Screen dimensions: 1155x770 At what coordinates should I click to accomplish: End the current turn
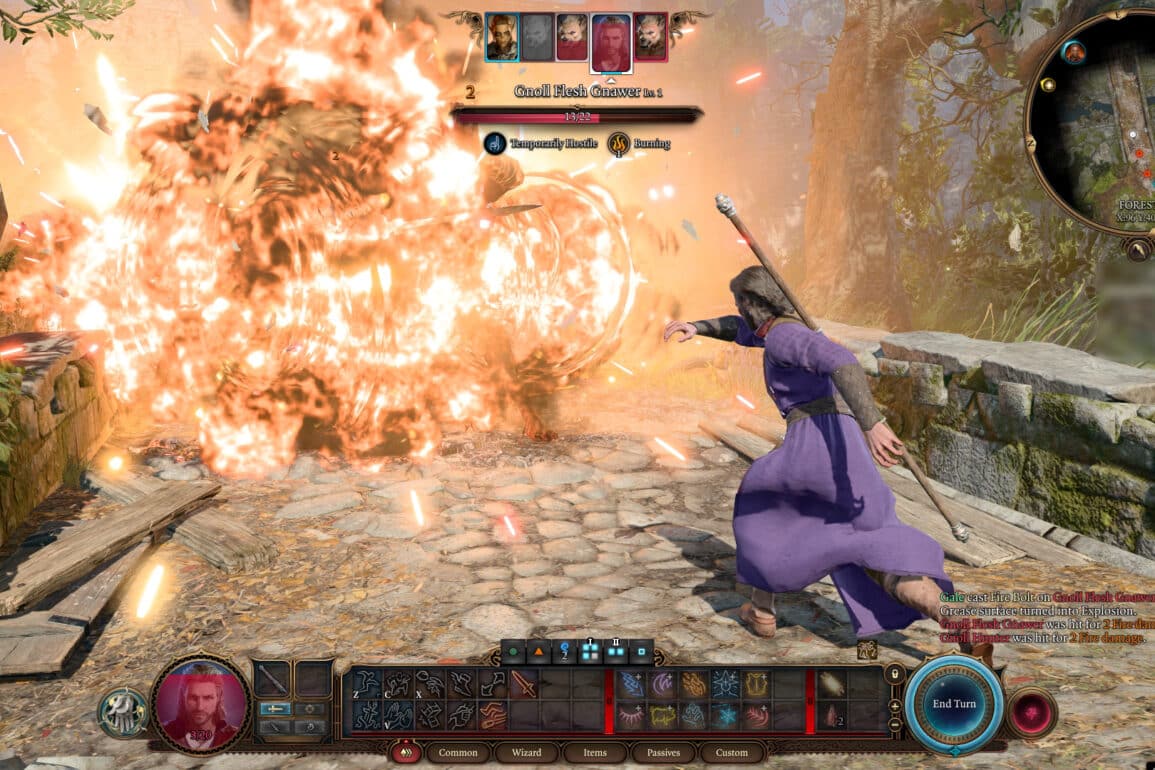click(x=954, y=704)
